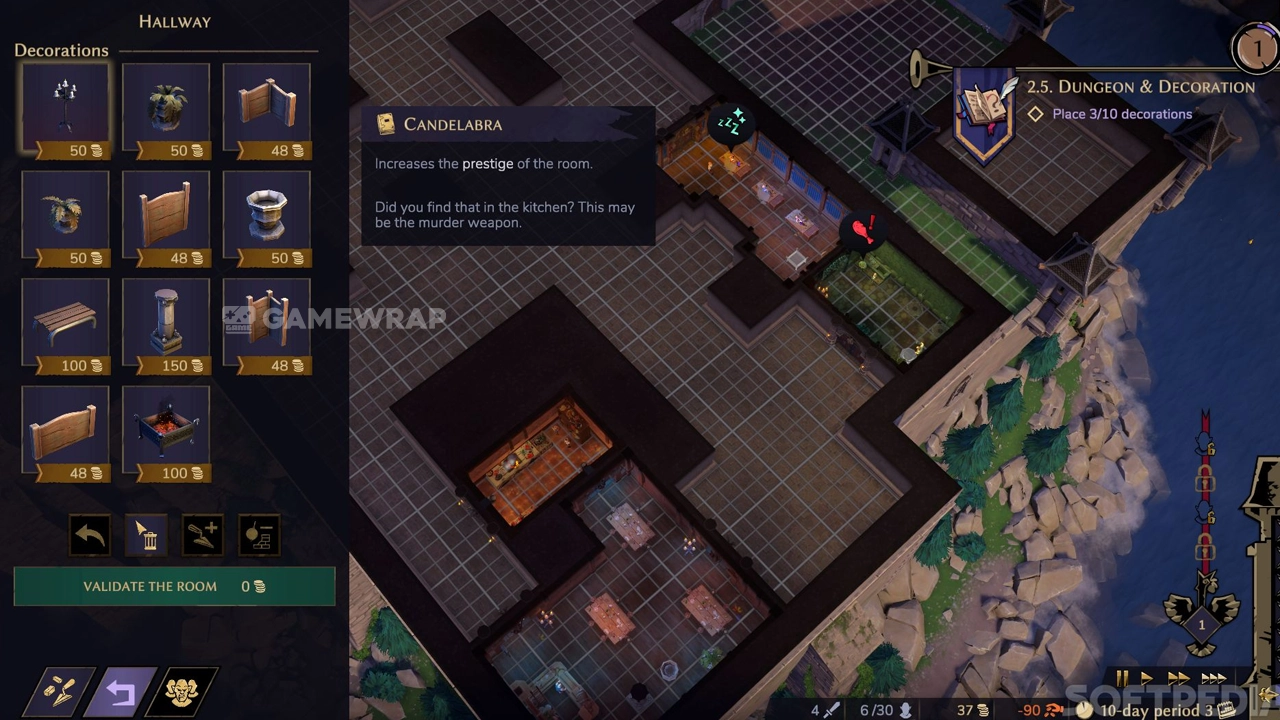1280x720 pixels.
Task: Select the Candelabra decoration
Action: click(65, 110)
